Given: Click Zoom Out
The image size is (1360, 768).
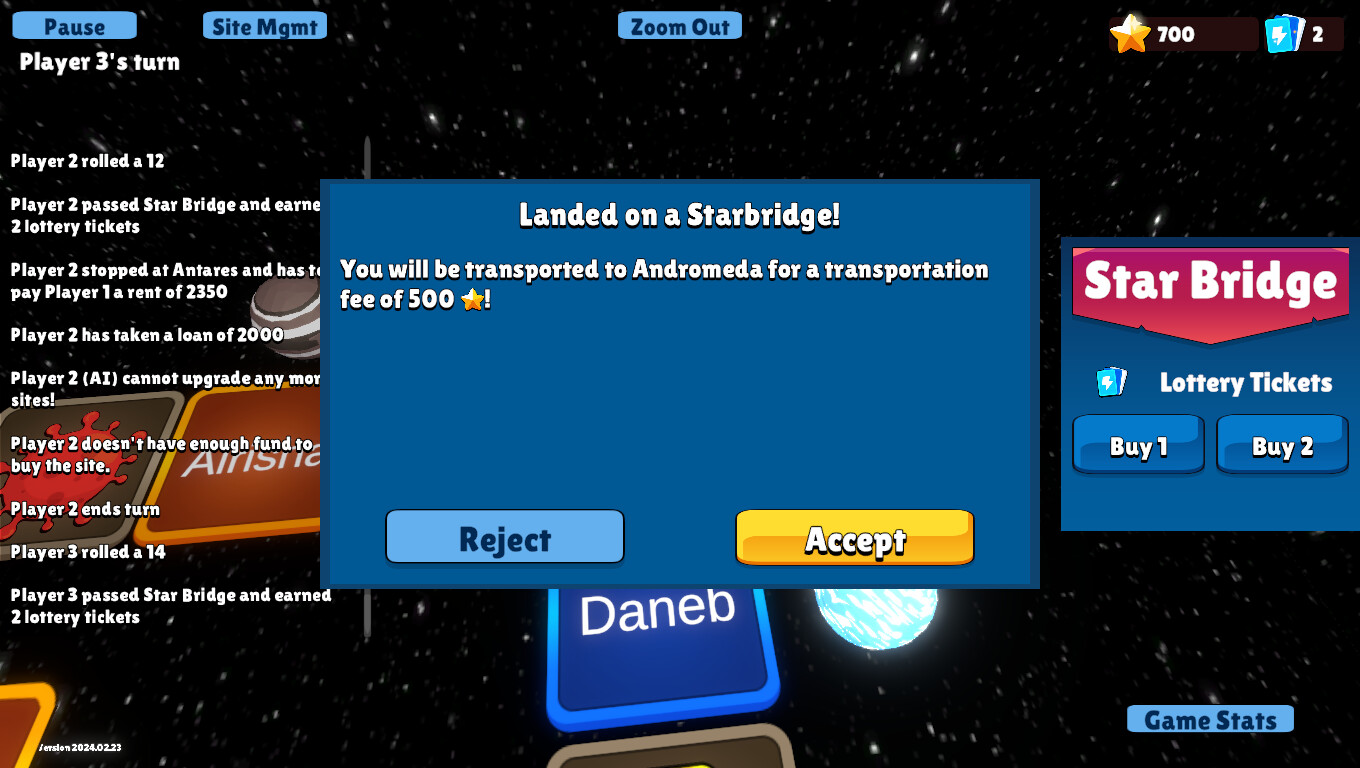Looking at the screenshot, I should [x=679, y=25].
